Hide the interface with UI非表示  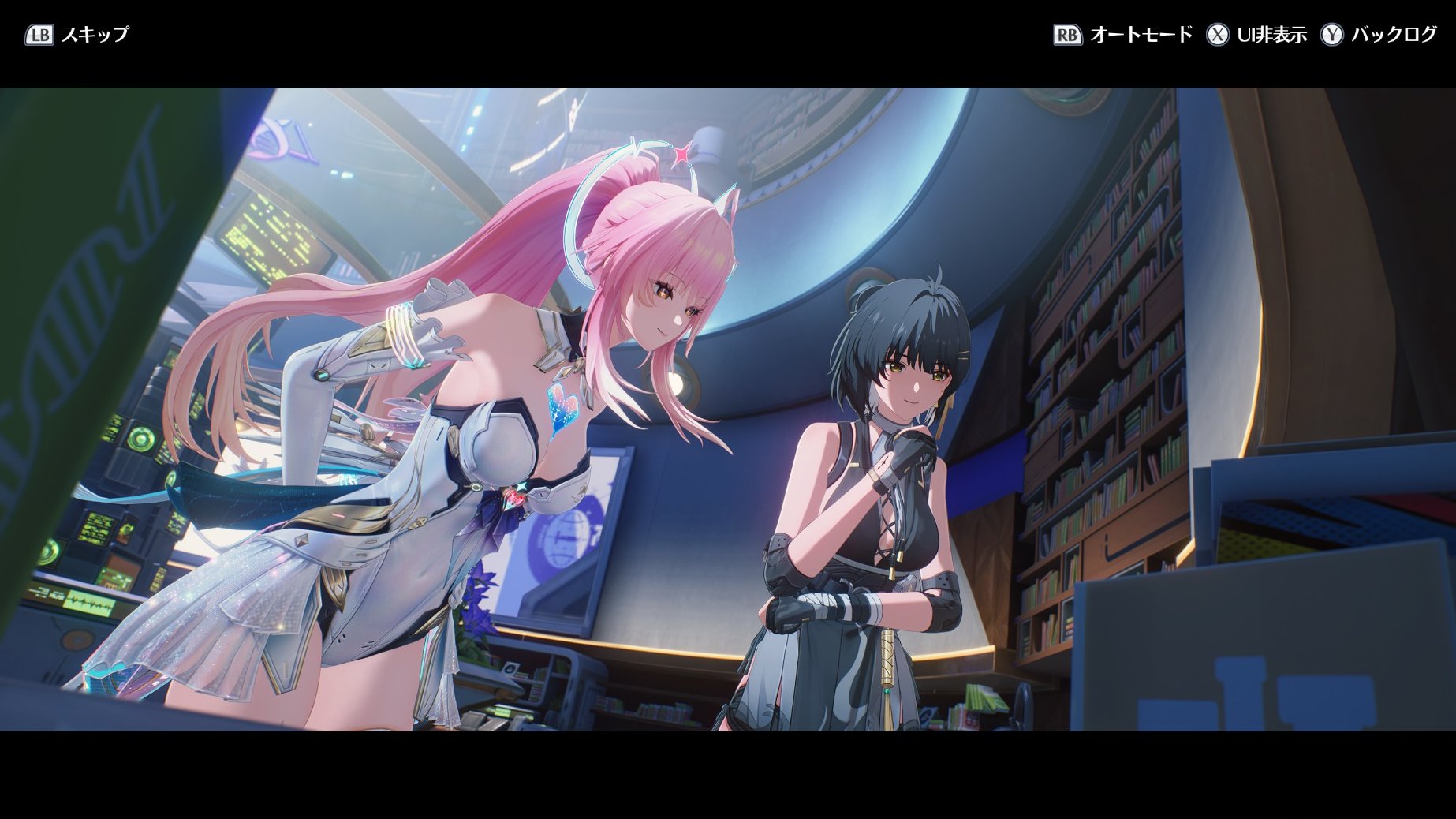pyautogui.click(x=1256, y=35)
